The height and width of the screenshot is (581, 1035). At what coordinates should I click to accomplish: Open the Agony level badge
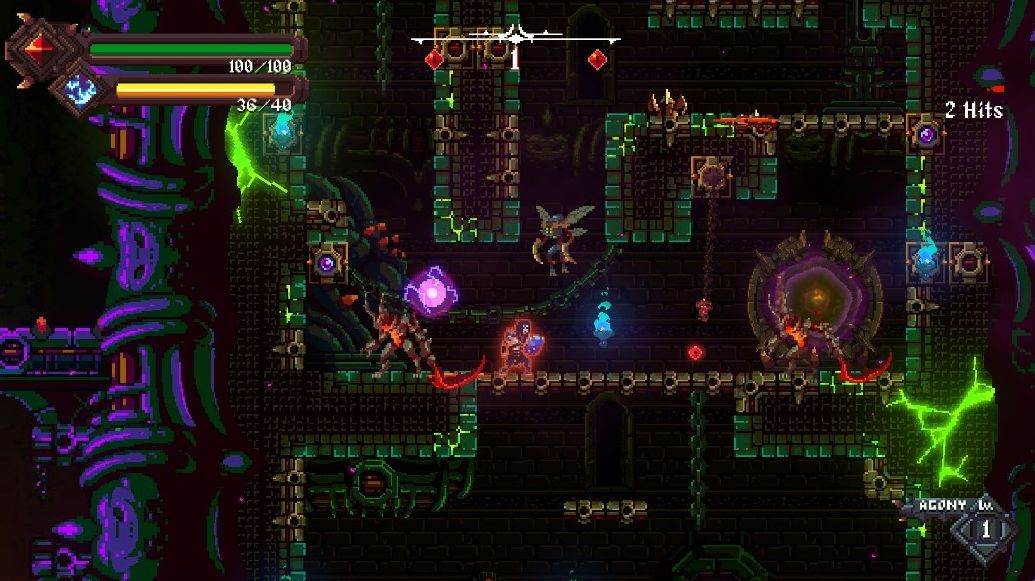tap(985, 529)
